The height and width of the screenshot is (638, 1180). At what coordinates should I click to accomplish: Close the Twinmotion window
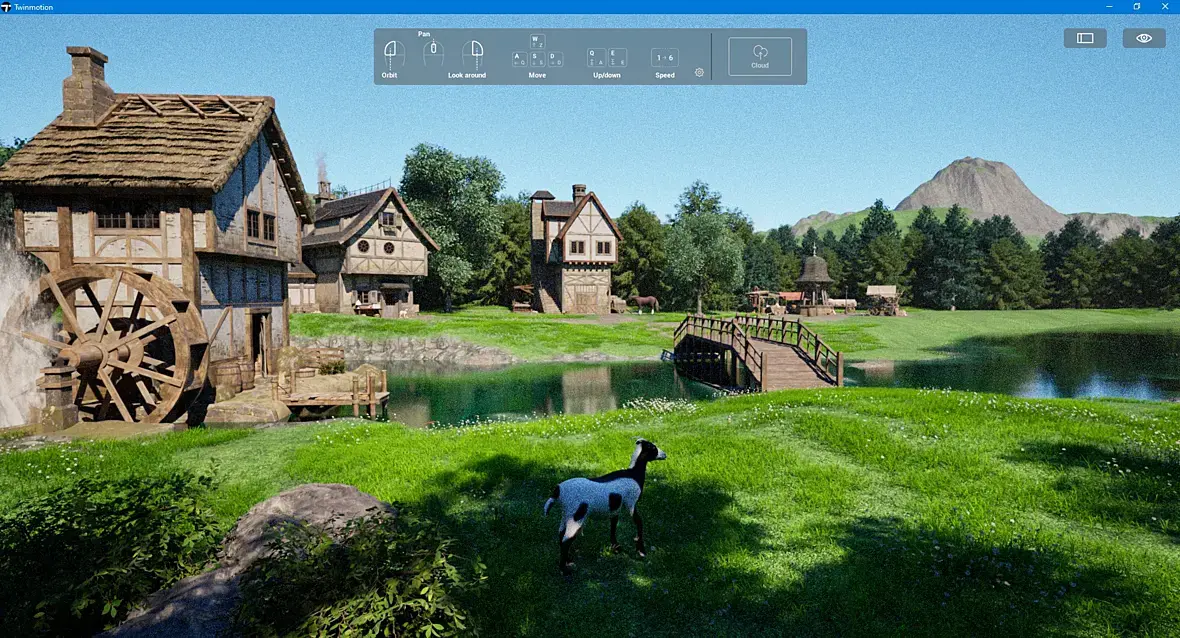(x=1165, y=7)
